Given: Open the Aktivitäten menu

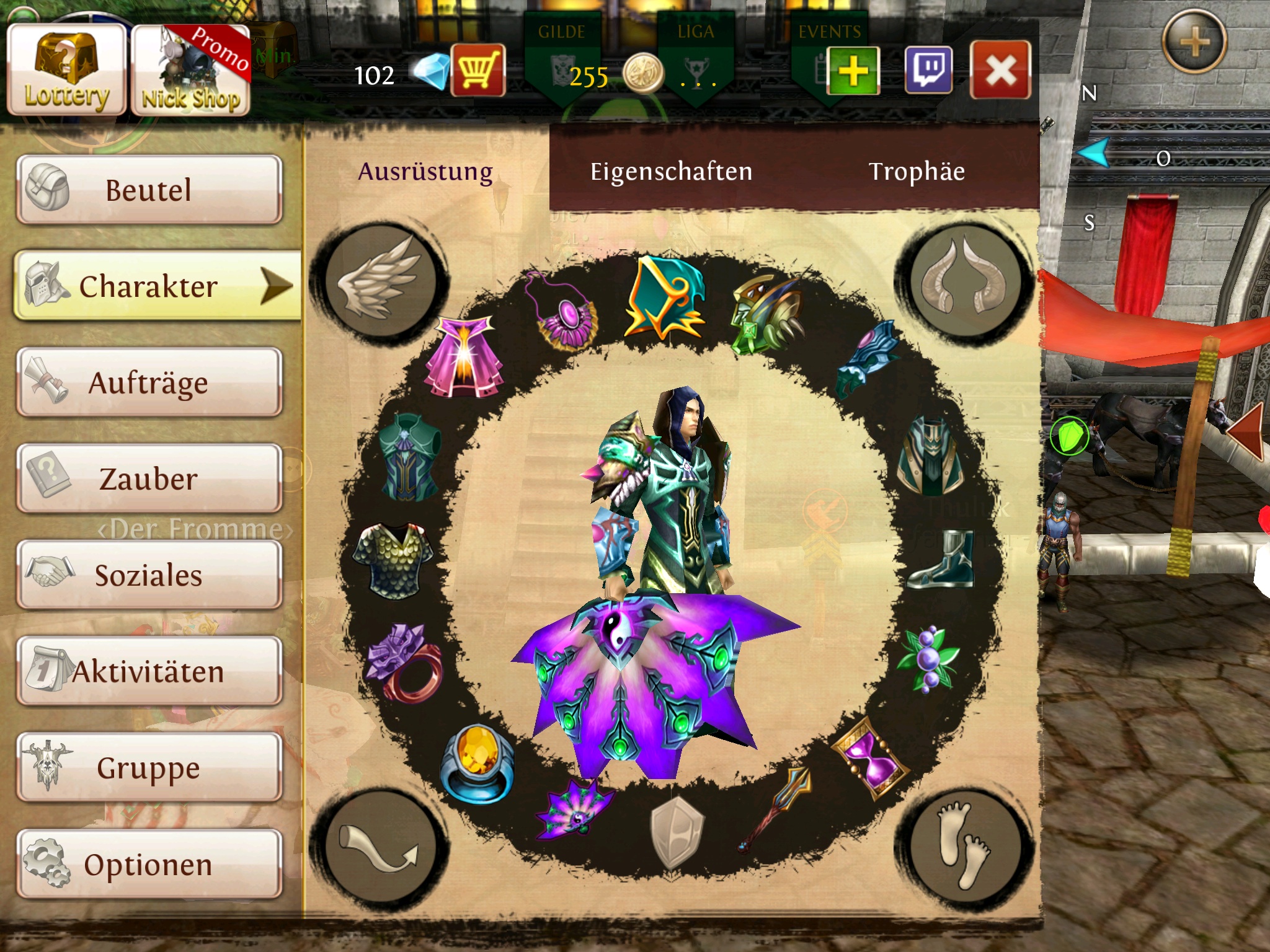Looking at the screenshot, I should pyautogui.click(x=149, y=671).
